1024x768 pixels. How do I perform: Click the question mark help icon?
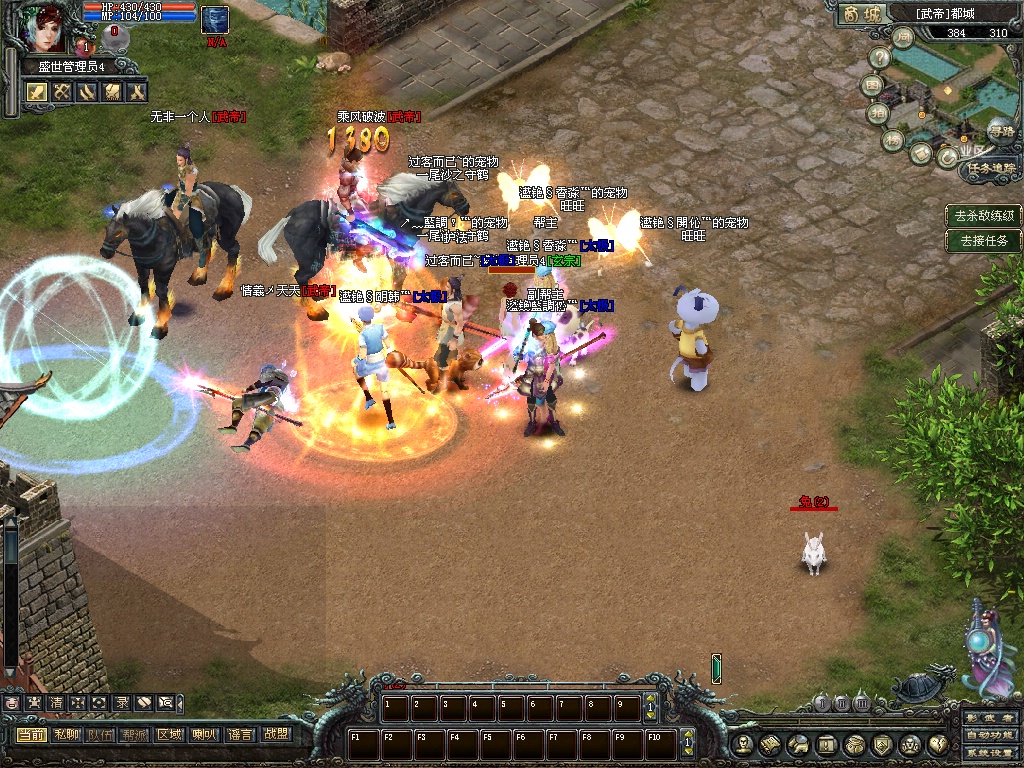pyautogui.click(x=879, y=59)
